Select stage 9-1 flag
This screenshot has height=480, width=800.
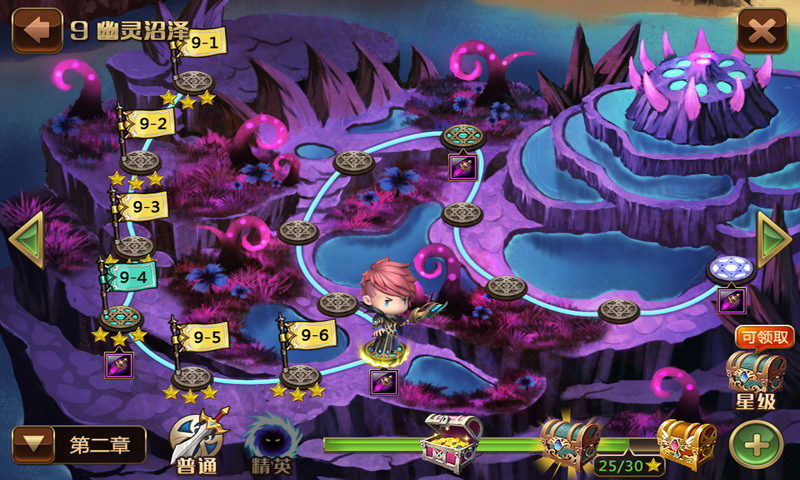tap(204, 43)
